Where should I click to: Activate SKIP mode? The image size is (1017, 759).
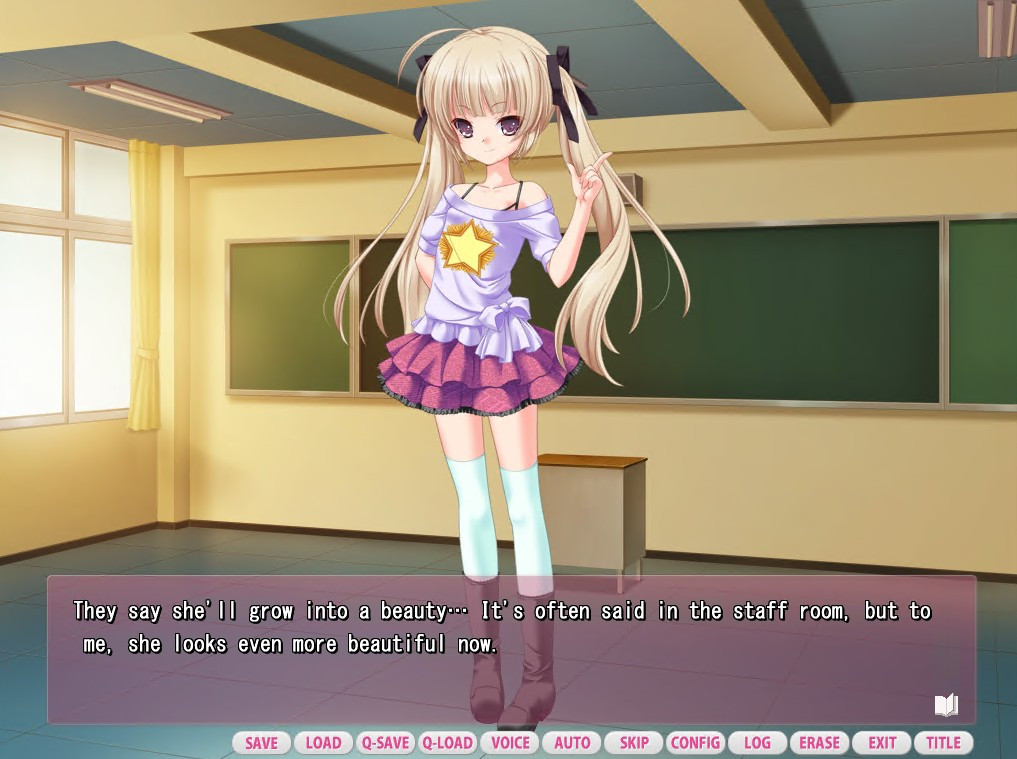point(634,743)
